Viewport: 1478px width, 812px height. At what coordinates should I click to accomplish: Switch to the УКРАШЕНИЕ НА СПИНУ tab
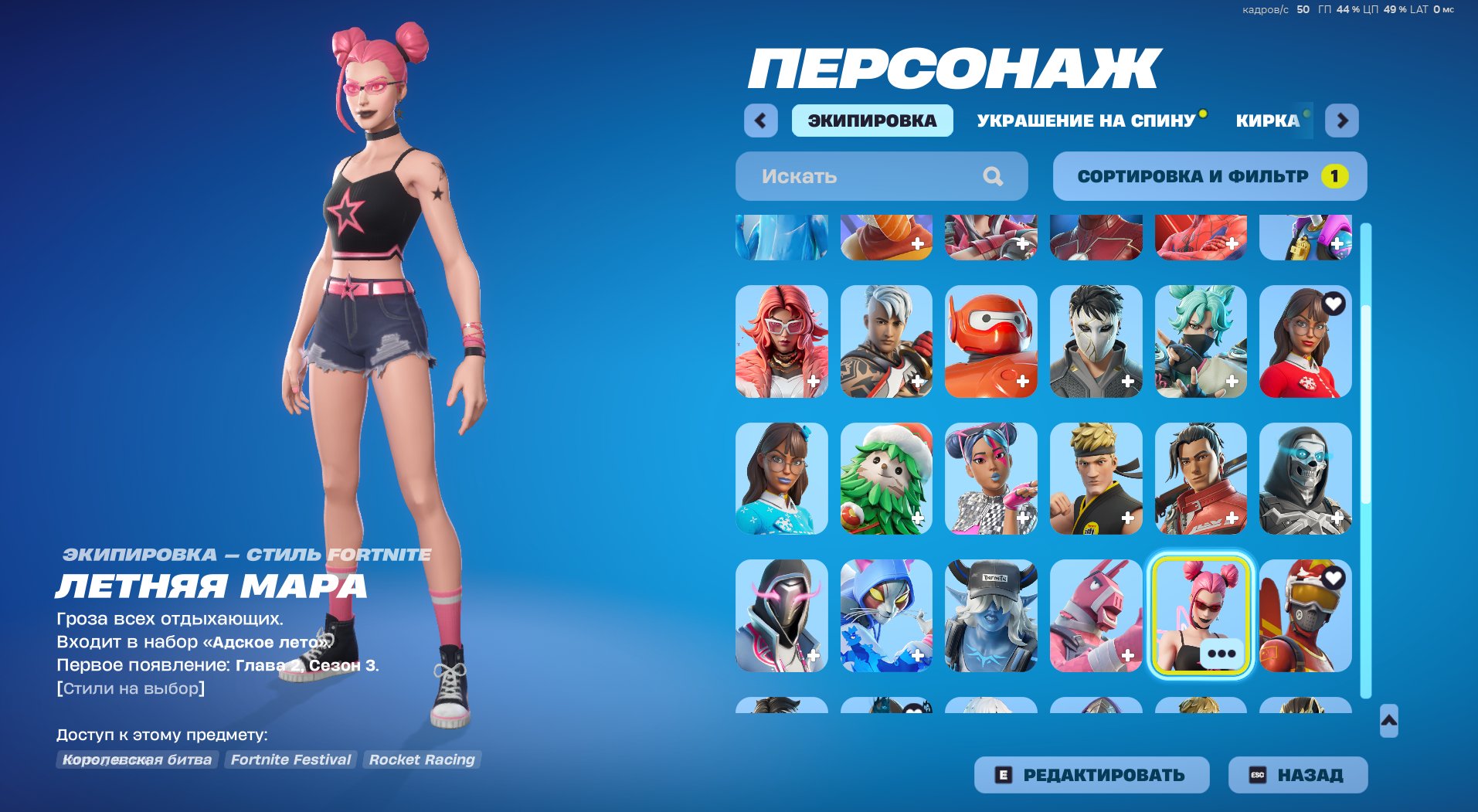(x=1085, y=120)
